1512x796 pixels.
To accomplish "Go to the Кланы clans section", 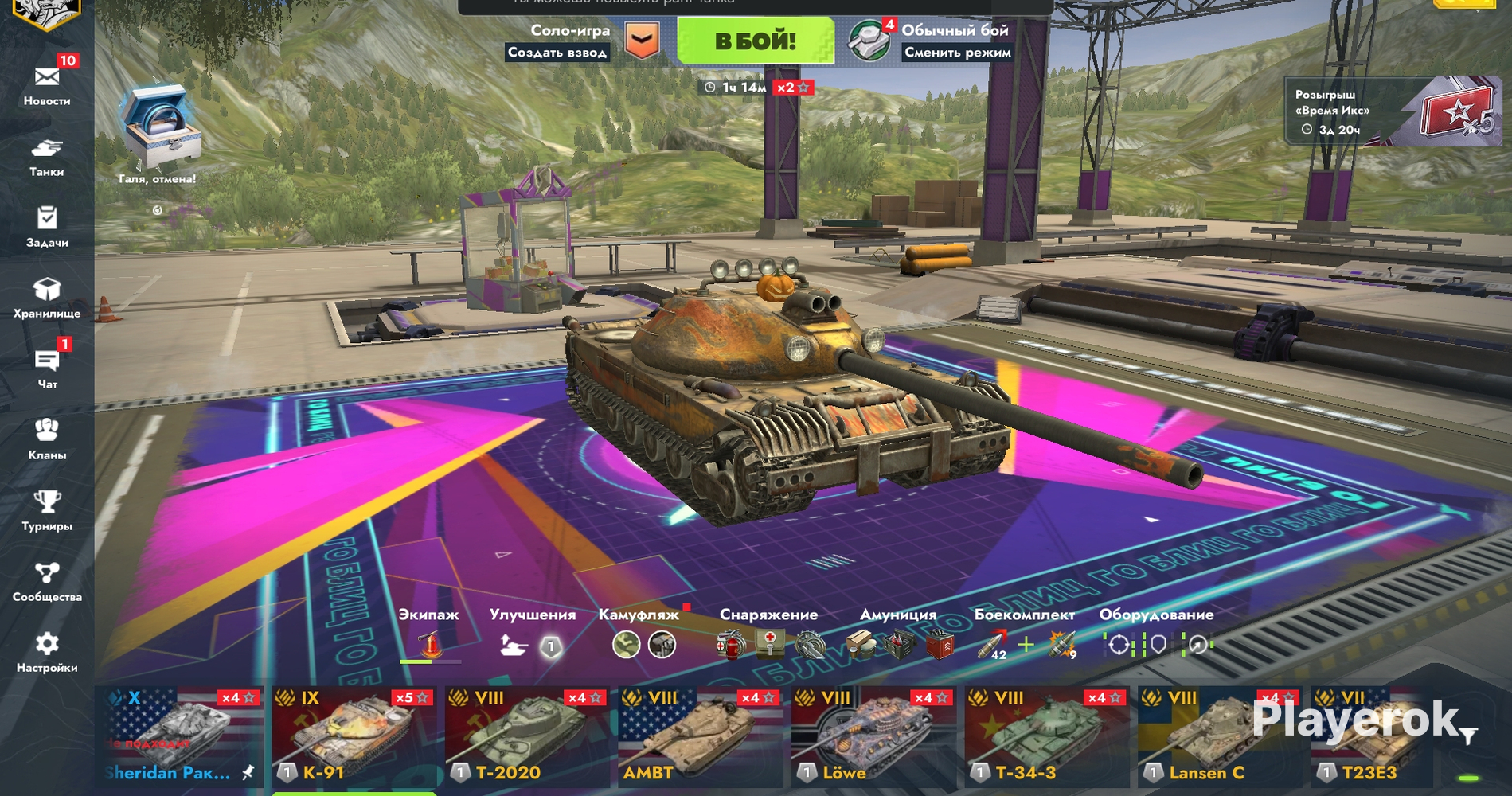I will pyautogui.click(x=47, y=439).
